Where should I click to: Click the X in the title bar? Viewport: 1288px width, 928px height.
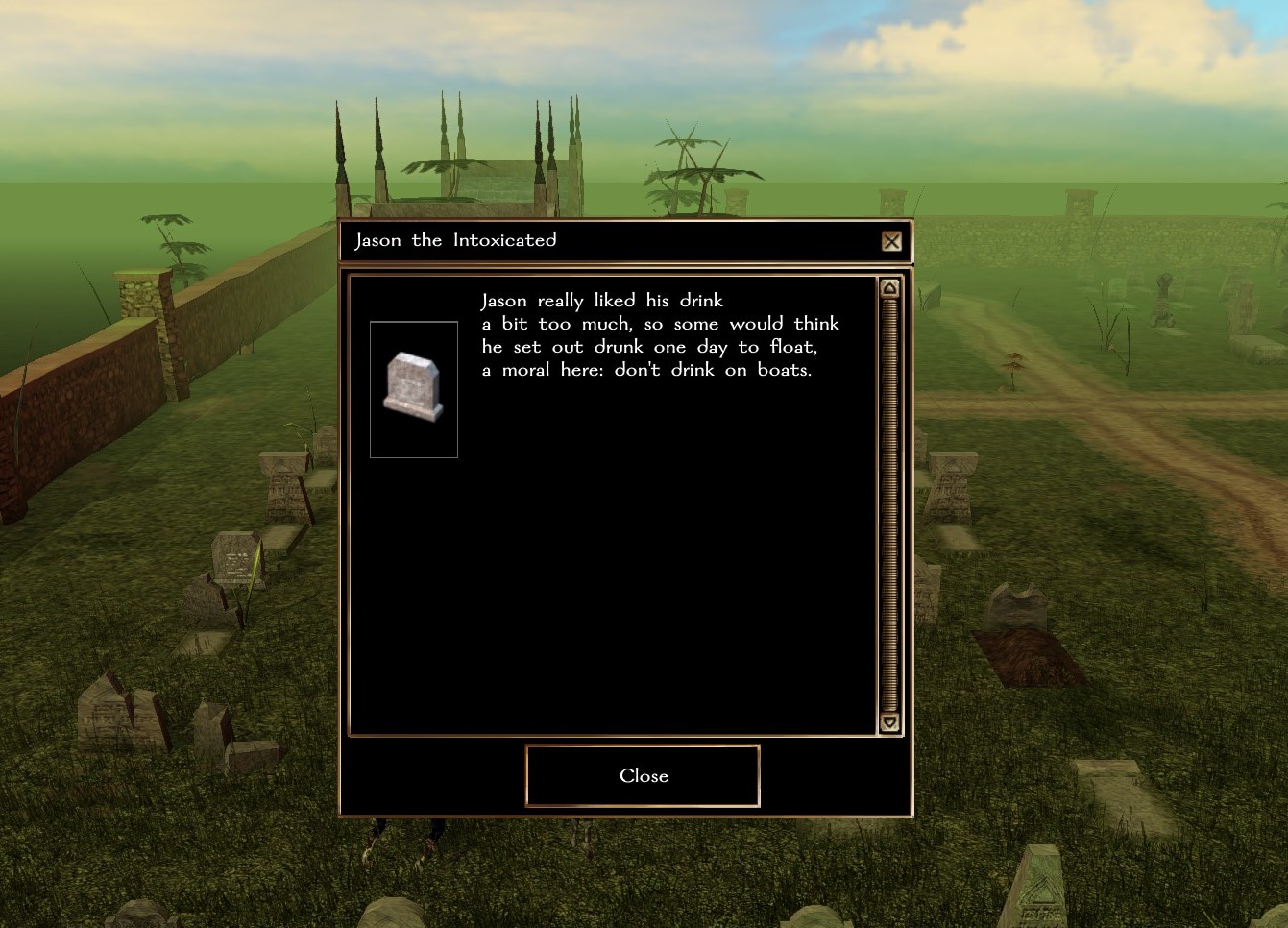[891, 241]
